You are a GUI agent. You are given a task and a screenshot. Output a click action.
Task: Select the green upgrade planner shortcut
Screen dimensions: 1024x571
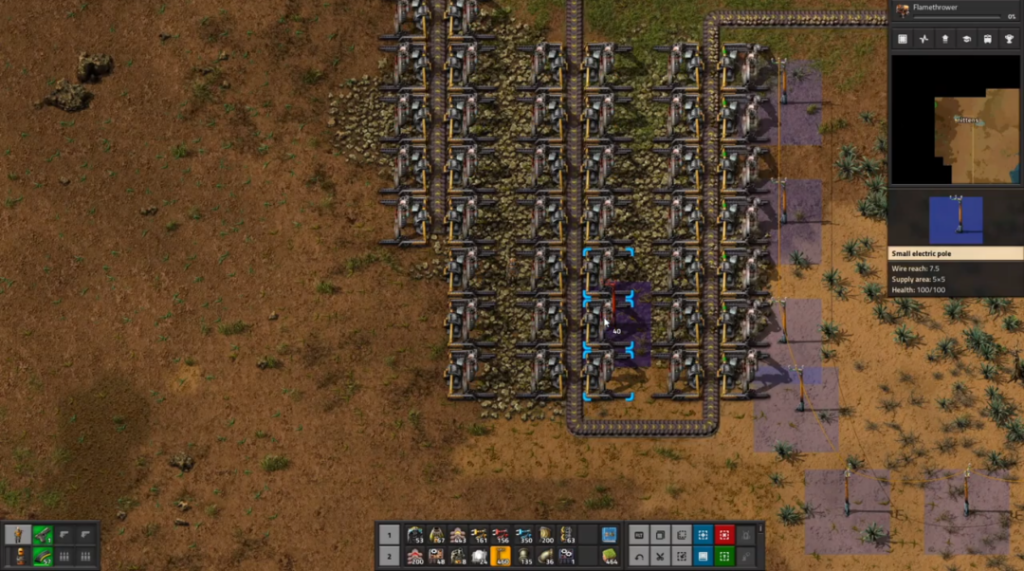724,556
